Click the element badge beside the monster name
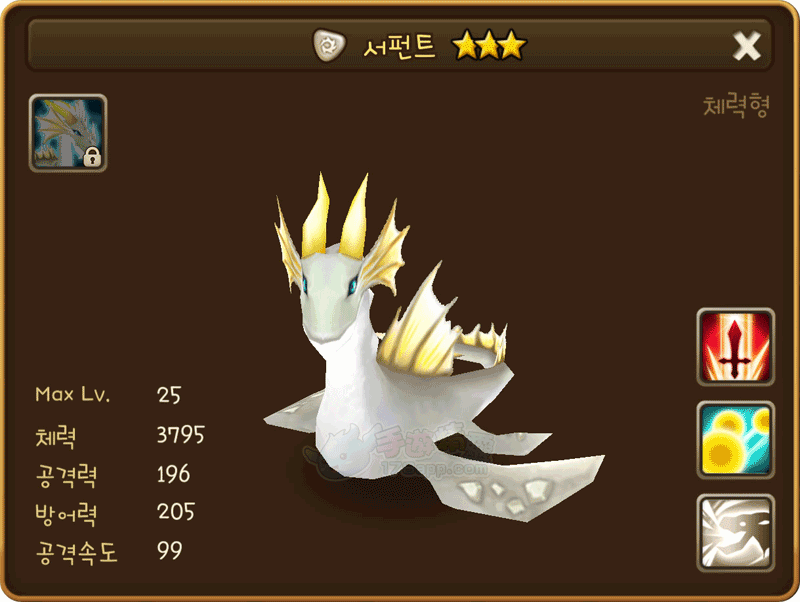Image resolution: width=800 pixels, height=602 pixels. click(328, 45)
